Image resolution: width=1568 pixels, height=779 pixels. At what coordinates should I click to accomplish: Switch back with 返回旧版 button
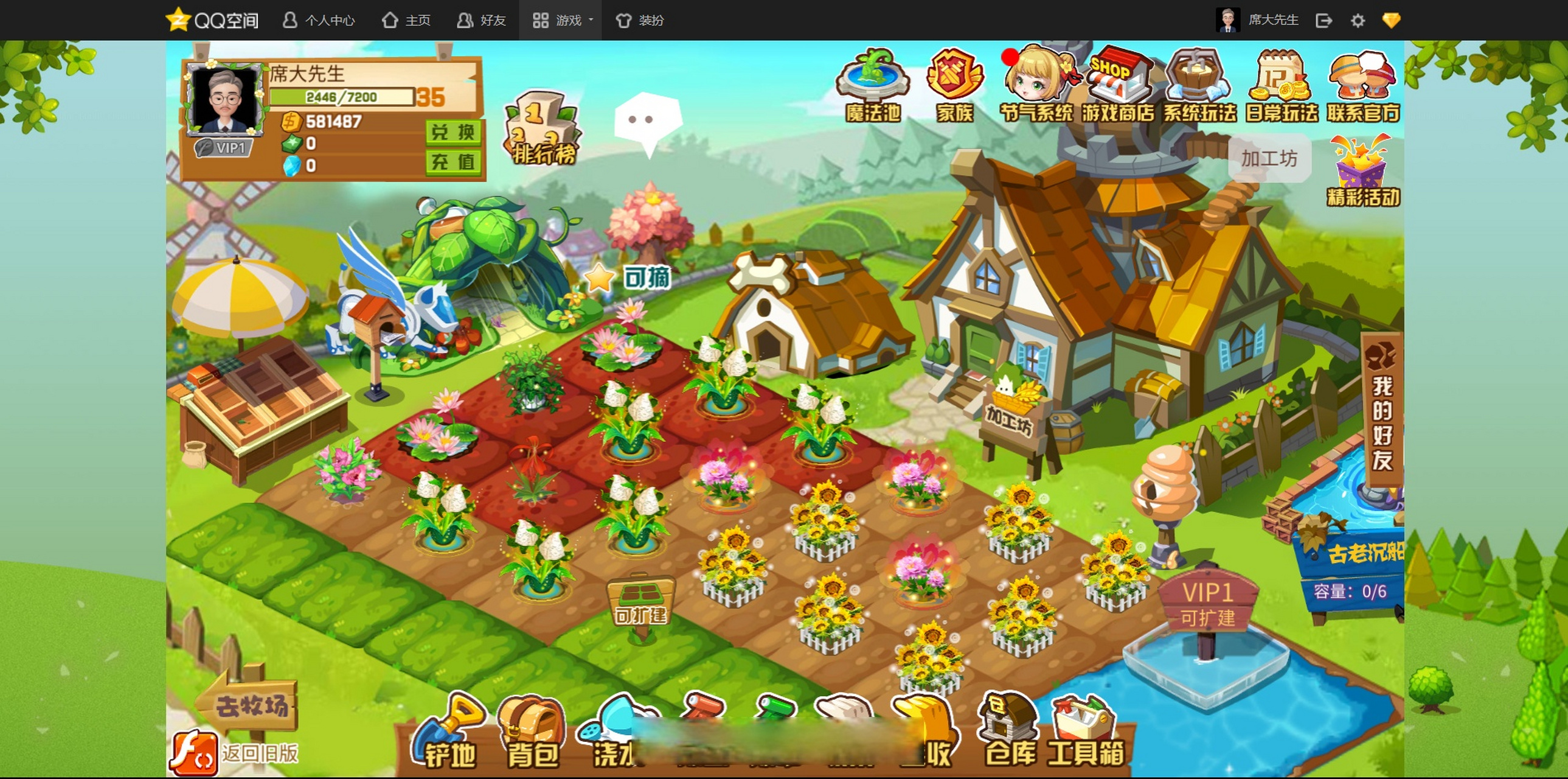[x=235, y=753]
